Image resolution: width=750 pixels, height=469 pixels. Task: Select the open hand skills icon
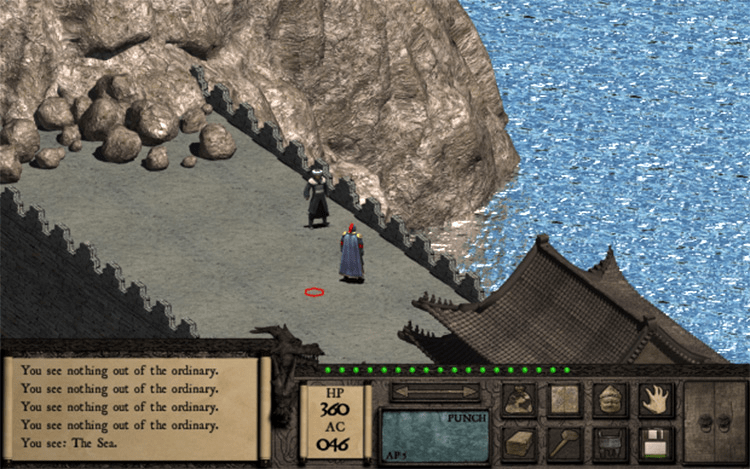(x=656, y=400)
